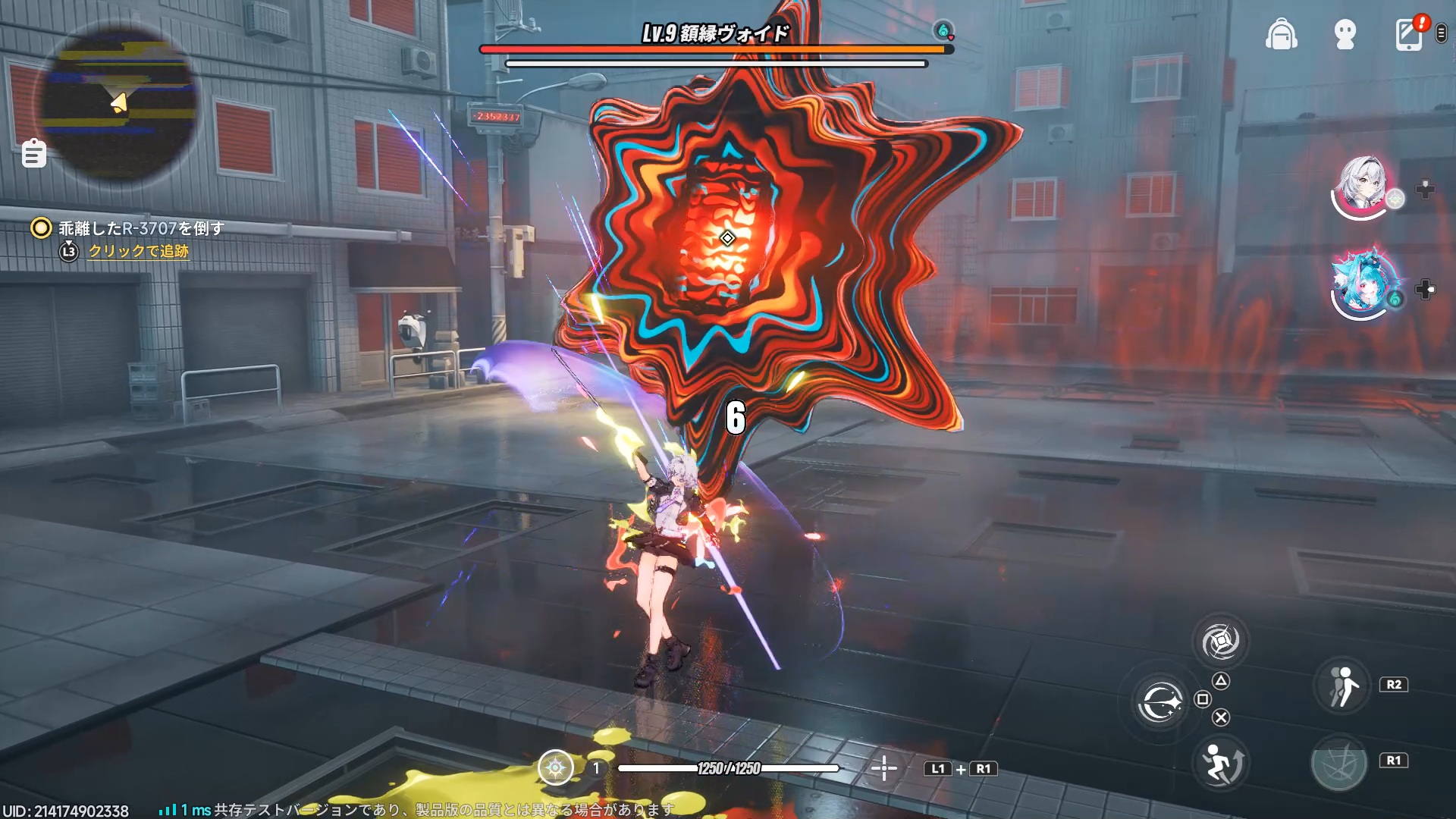This screenshot has height=819, width=1456.
Task: Click the yellow クリックで追跡 tracking link
Action: 139,251
